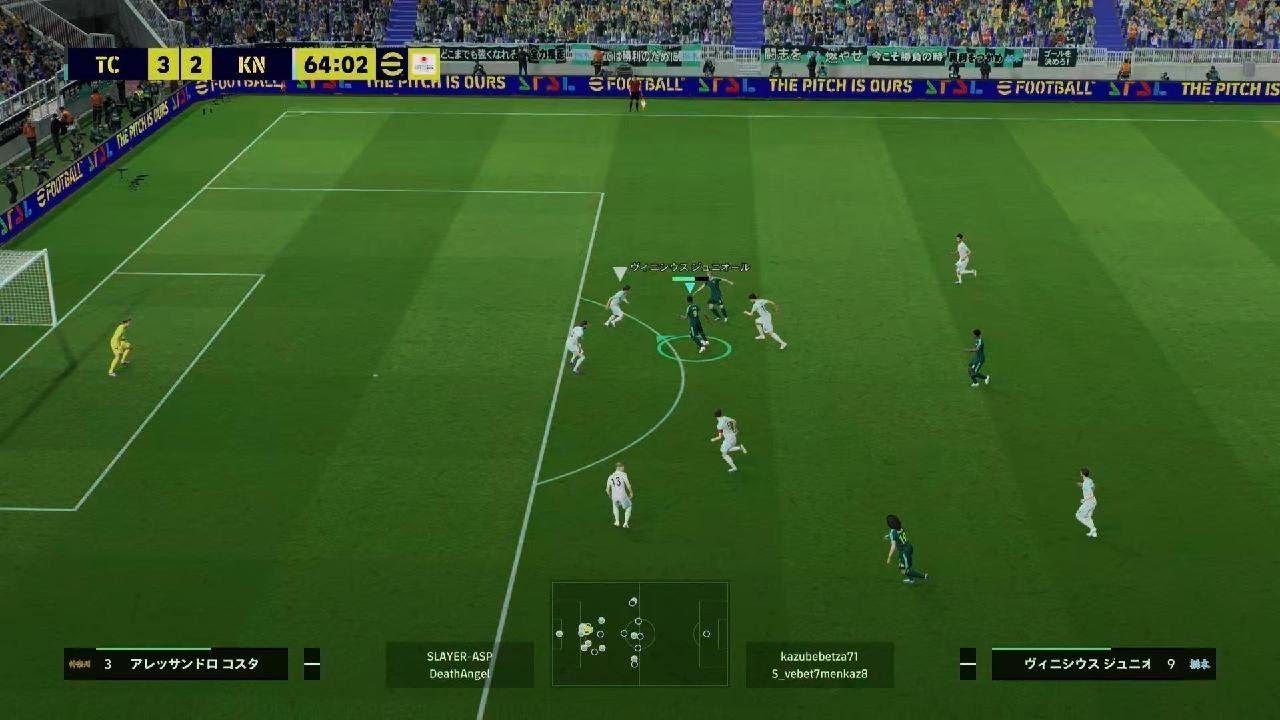The image size is (1280, 720).
Task: Select the green cursor triangle above the ball carrier
Action: (690, 288)
